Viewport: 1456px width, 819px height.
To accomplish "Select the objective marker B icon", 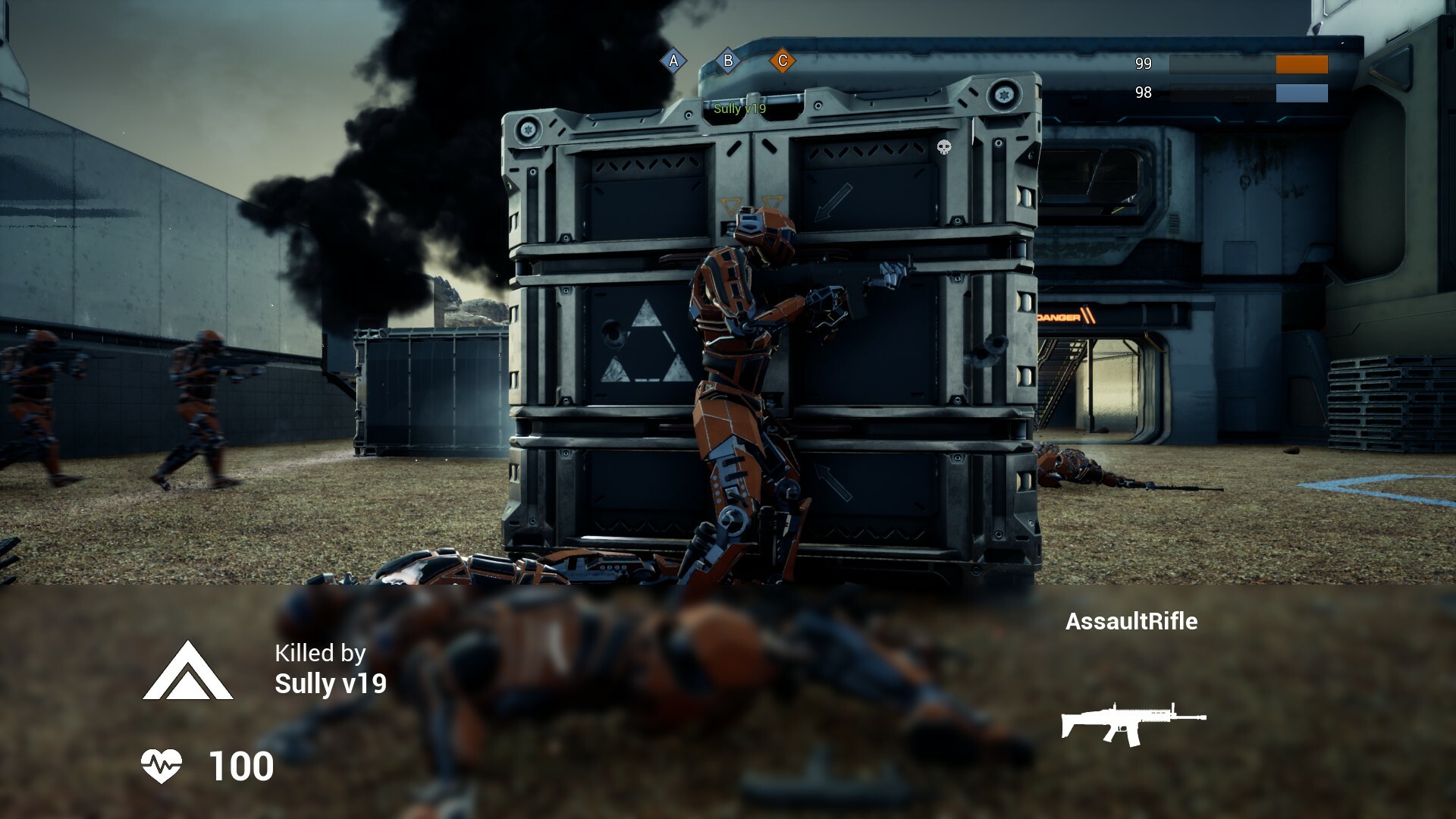I will [729, 60].
